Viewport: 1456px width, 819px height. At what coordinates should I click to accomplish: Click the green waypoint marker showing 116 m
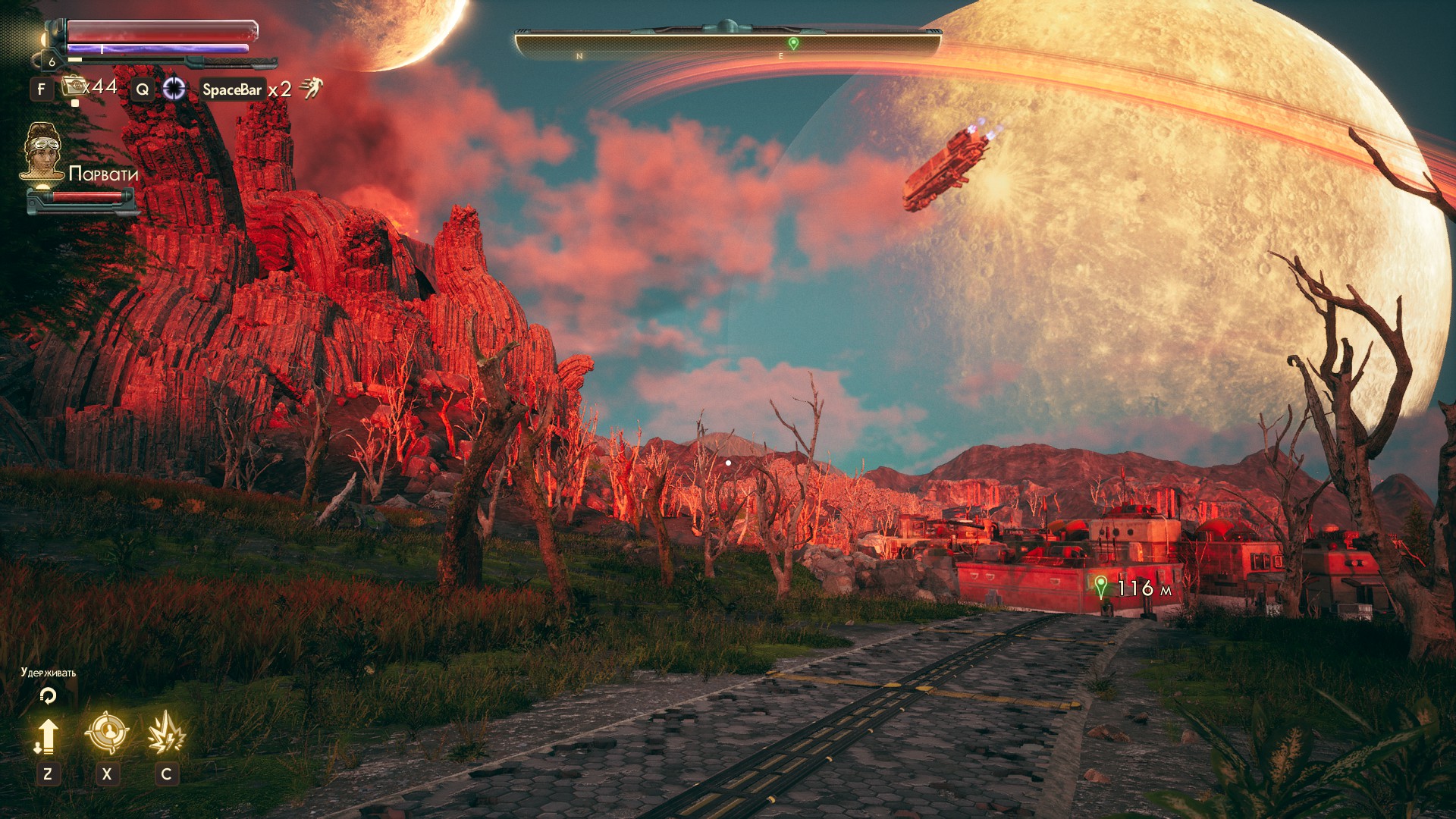1101,586
